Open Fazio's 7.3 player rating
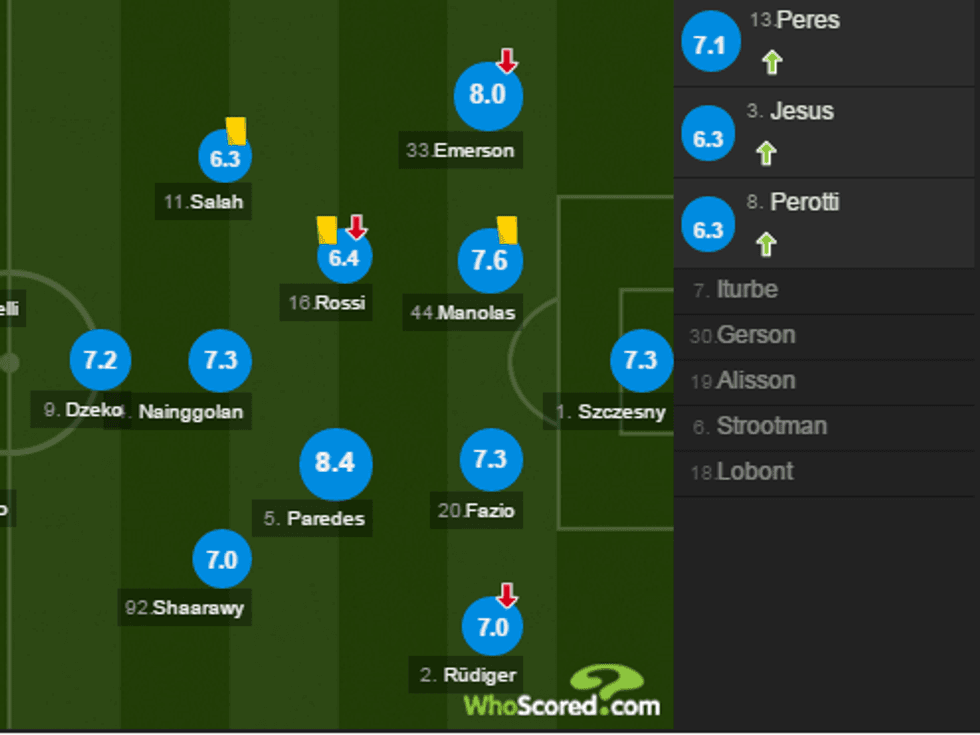This screenshot has width=980, height=735. [490, 460]
